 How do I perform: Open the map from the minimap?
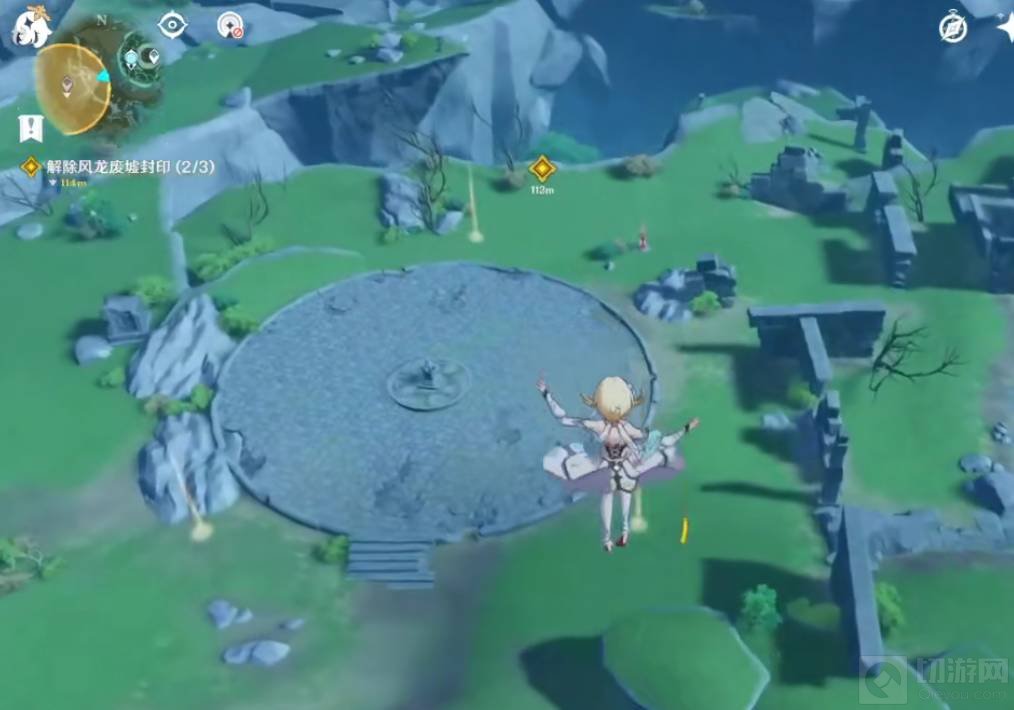tap(74, 89)
